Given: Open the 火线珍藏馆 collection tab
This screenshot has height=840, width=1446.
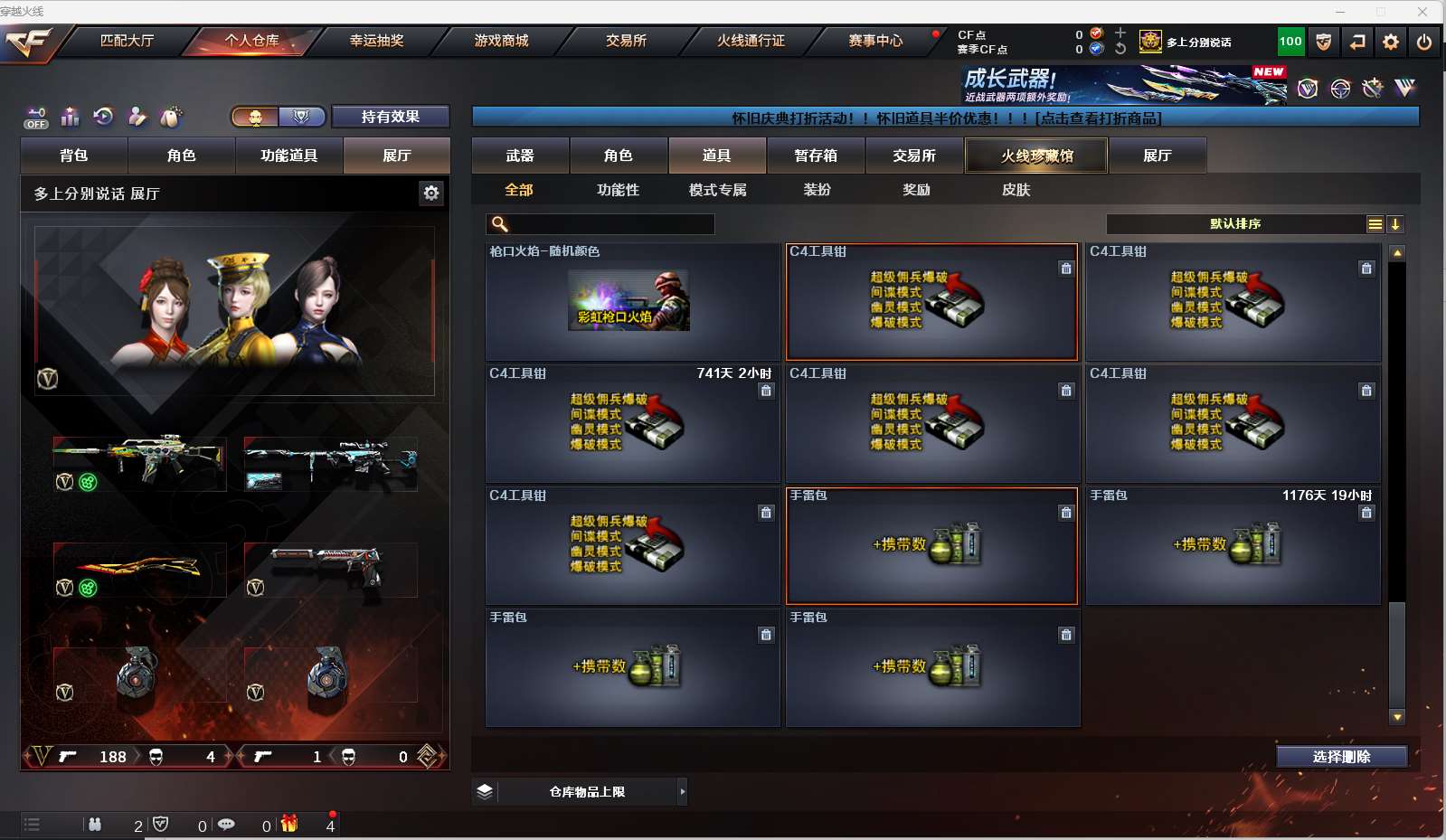Looking at the screenshot, I should point(1036,156).
